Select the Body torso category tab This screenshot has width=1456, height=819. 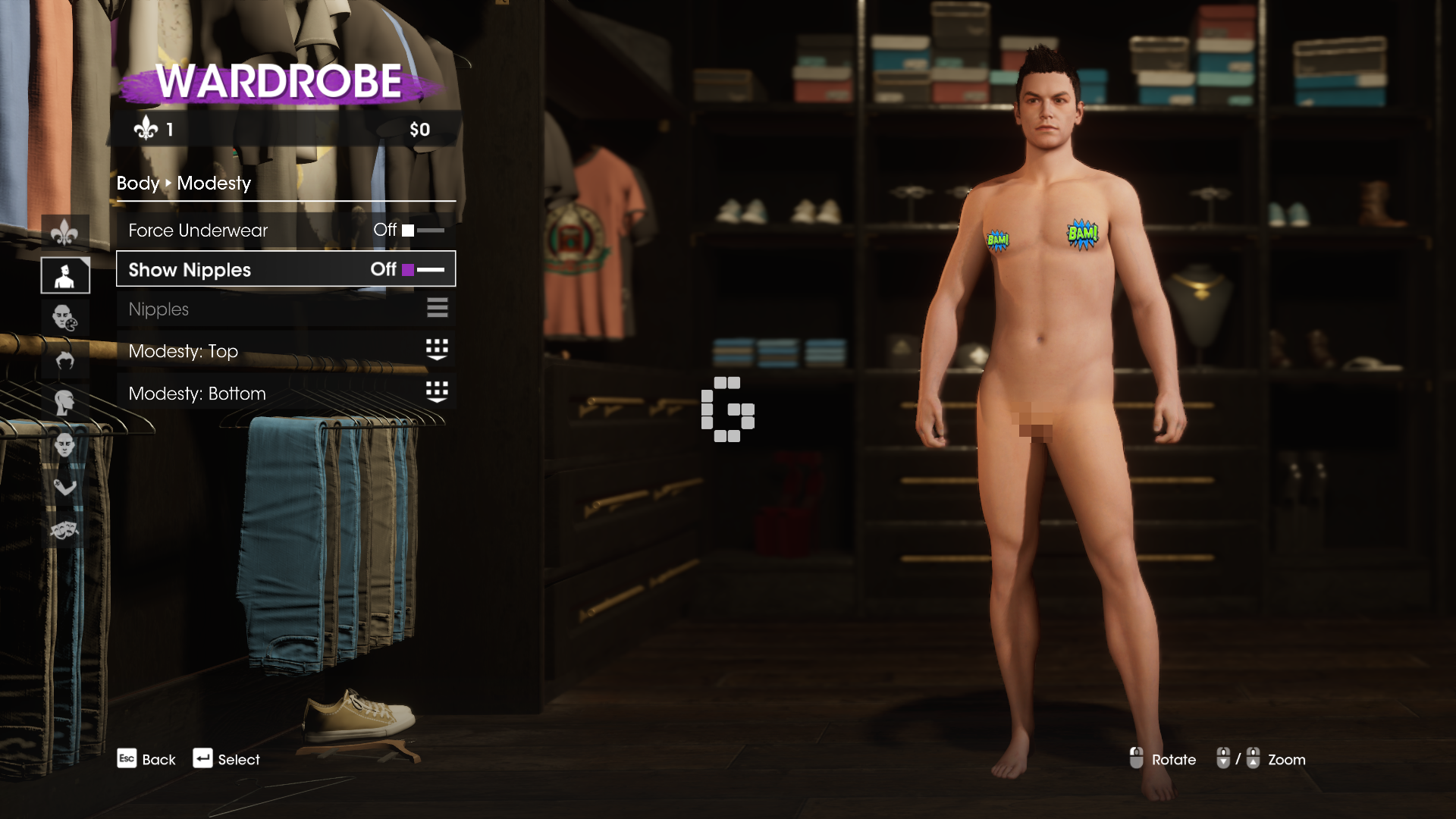[x=64, y=275]
